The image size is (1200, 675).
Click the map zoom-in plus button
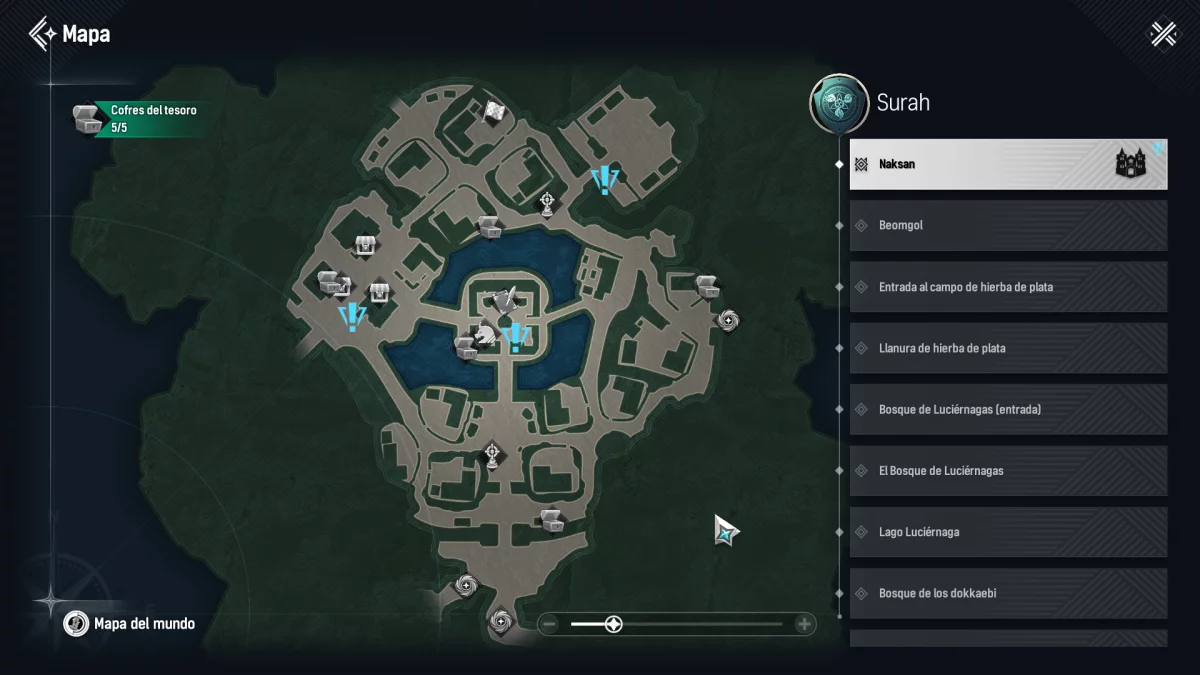(804, 625)
